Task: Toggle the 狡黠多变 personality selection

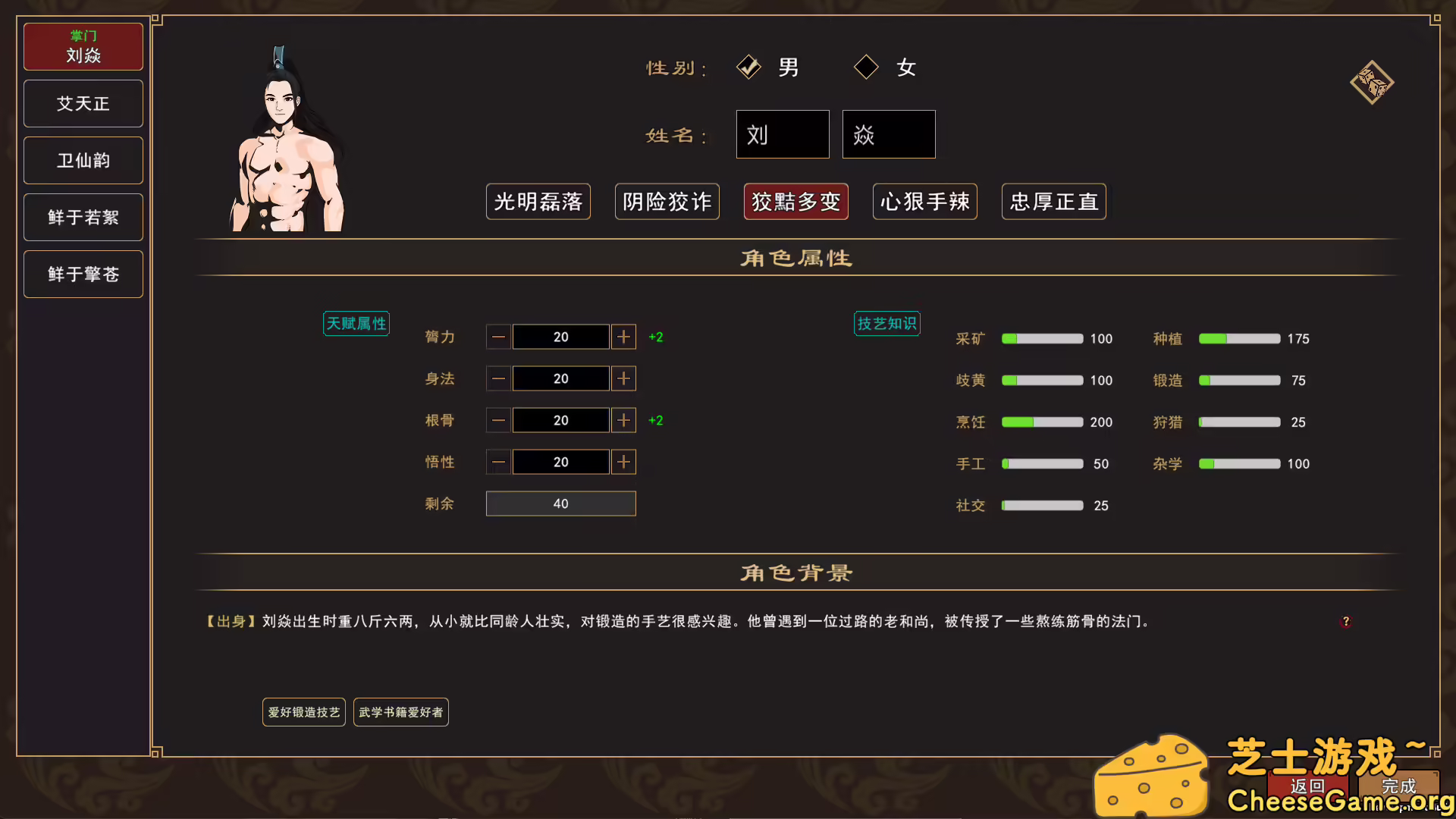Action: coord(795,202)
